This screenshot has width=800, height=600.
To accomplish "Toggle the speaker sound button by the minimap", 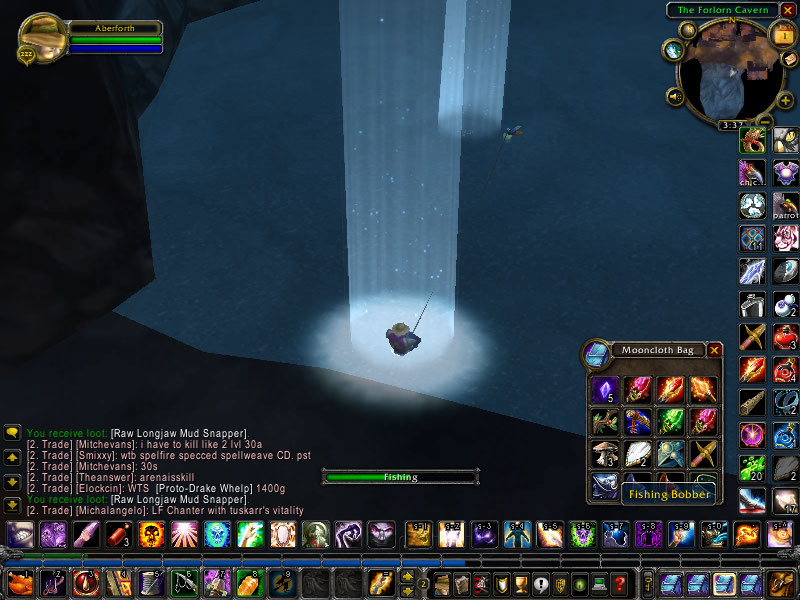I will [674, 97].
